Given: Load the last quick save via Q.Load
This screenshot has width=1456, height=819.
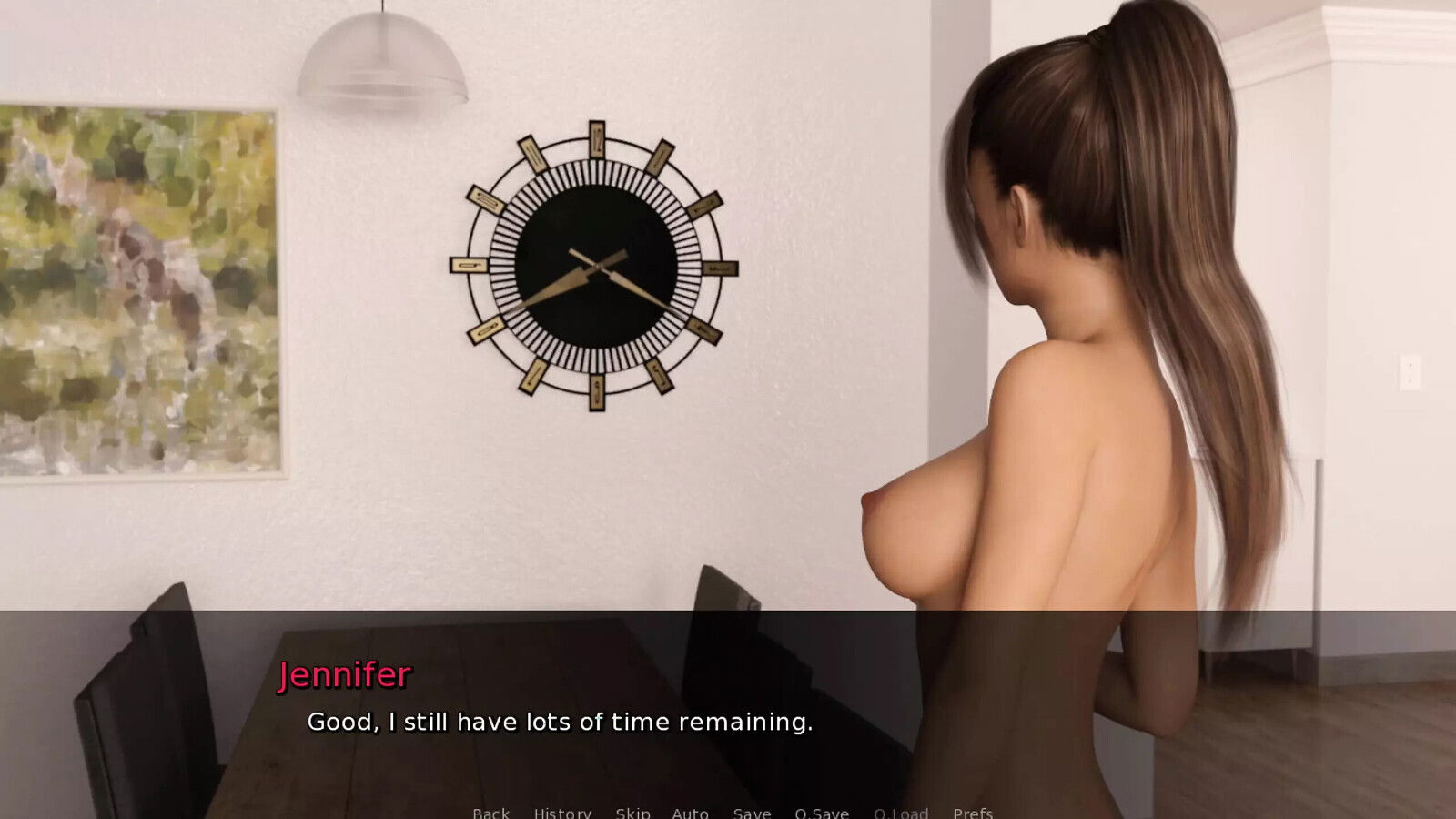Looking at the screenshot, I should coord(900,813).
